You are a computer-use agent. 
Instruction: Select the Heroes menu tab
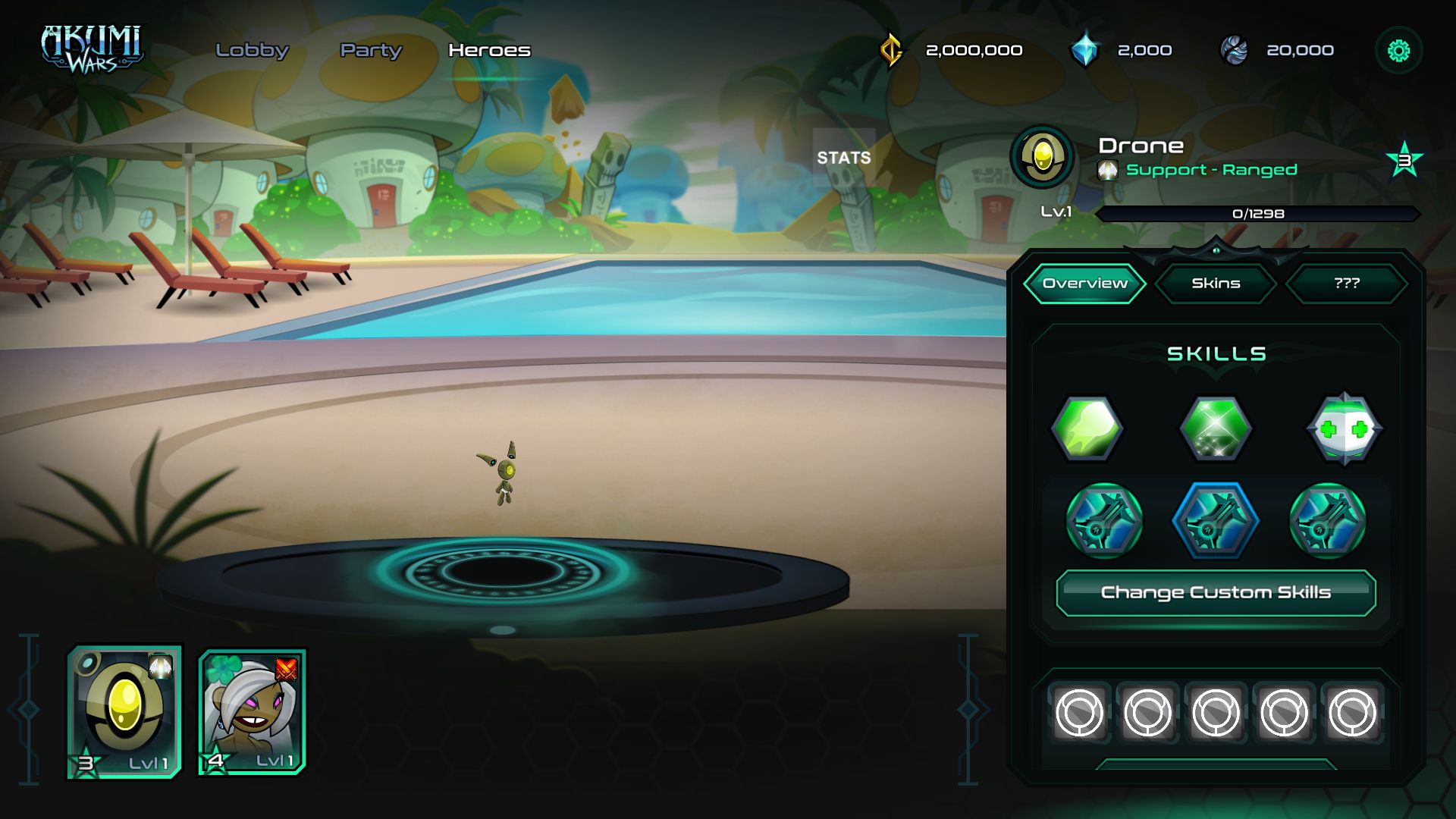click(x=489, y=50)
